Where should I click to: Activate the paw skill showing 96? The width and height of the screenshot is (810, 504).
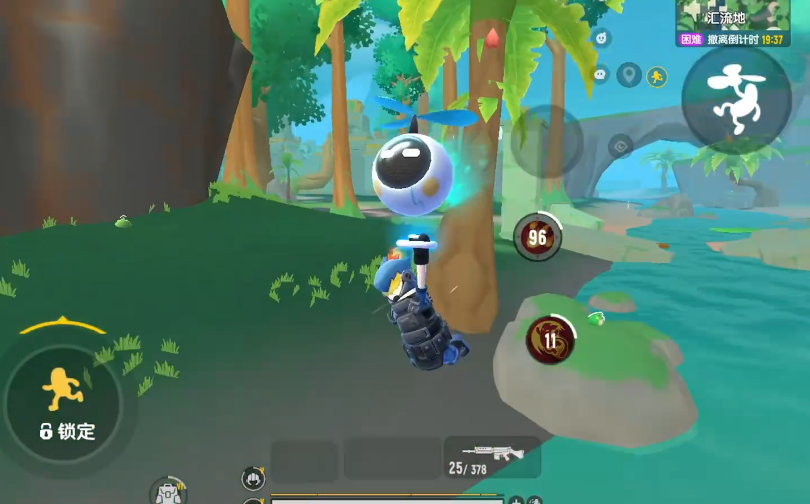pos(538,237)
